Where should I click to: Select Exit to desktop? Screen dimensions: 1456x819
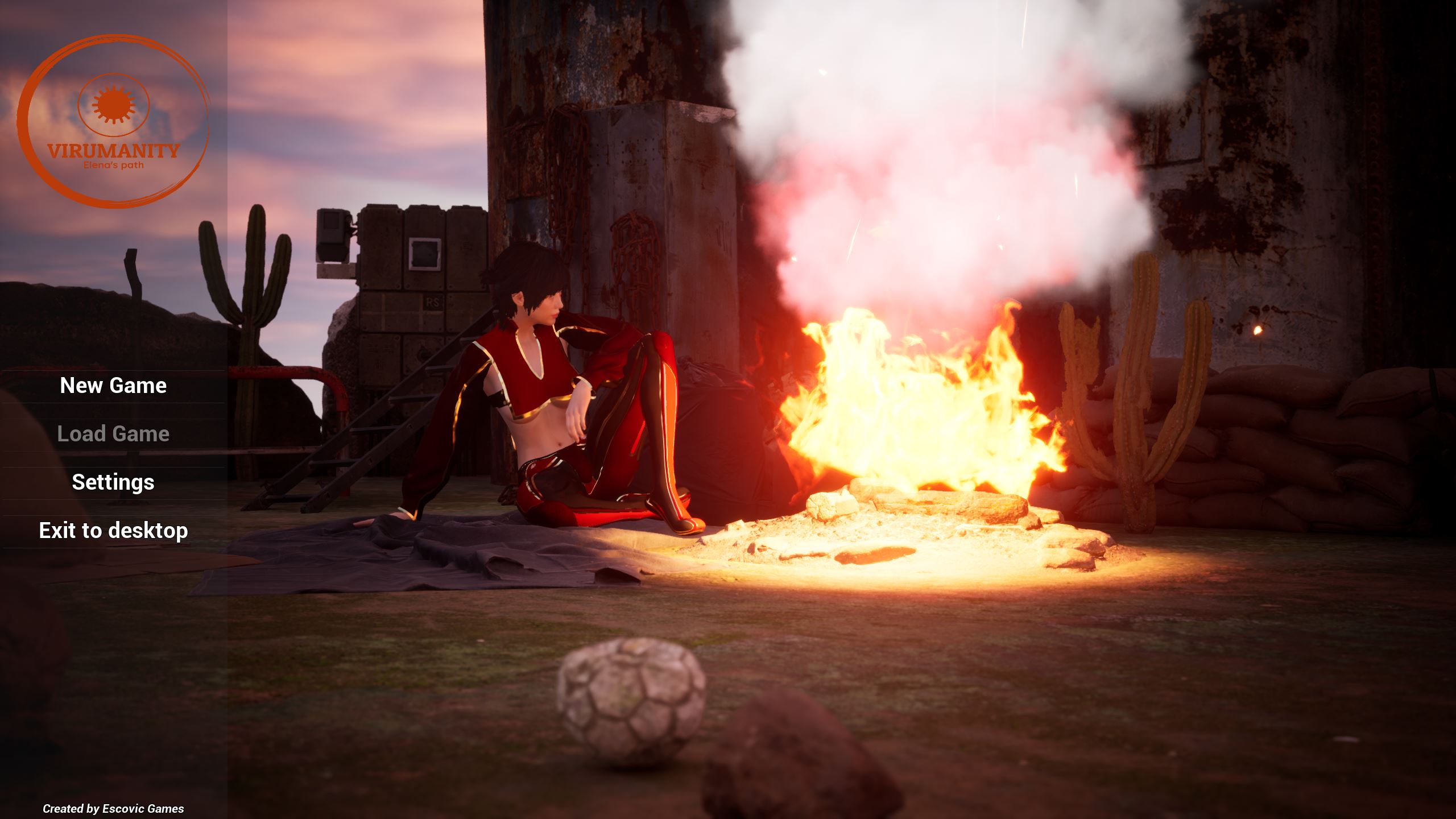tap(113, 531)
